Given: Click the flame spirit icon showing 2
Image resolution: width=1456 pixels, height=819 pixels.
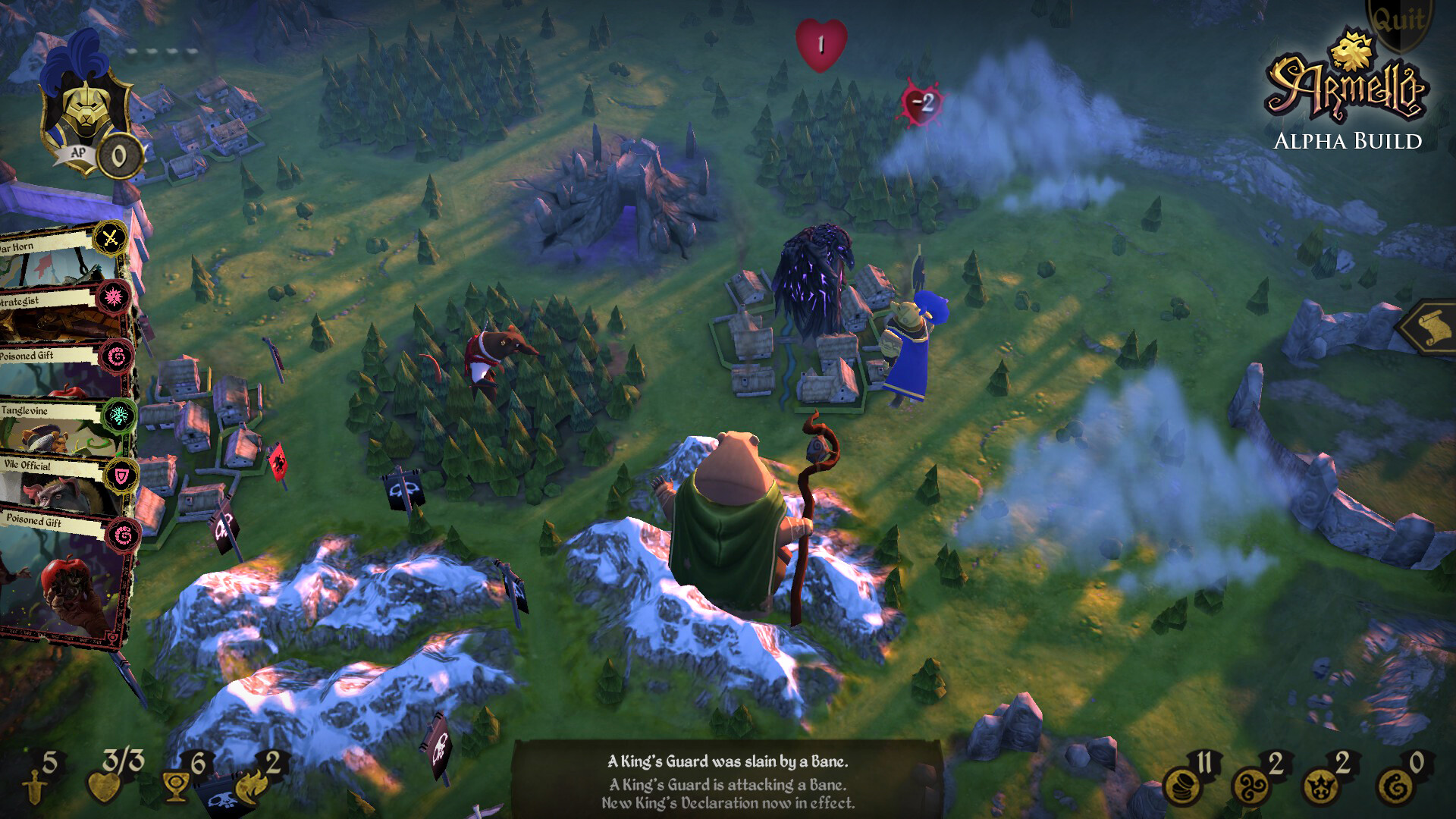Looking at the screenshot, I should pyautogui.click(x=251, y=787).
